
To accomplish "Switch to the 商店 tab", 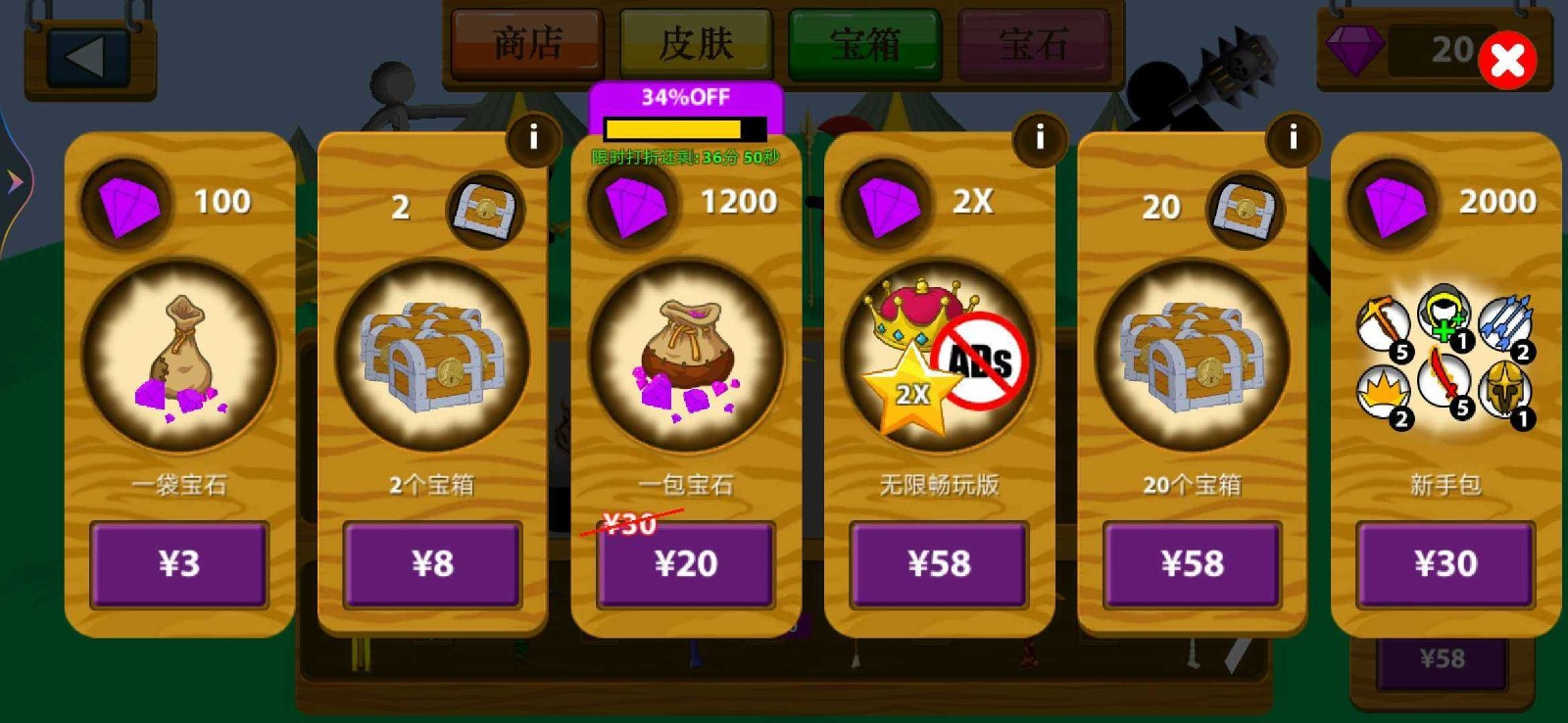I will click(x=525, y=43).
